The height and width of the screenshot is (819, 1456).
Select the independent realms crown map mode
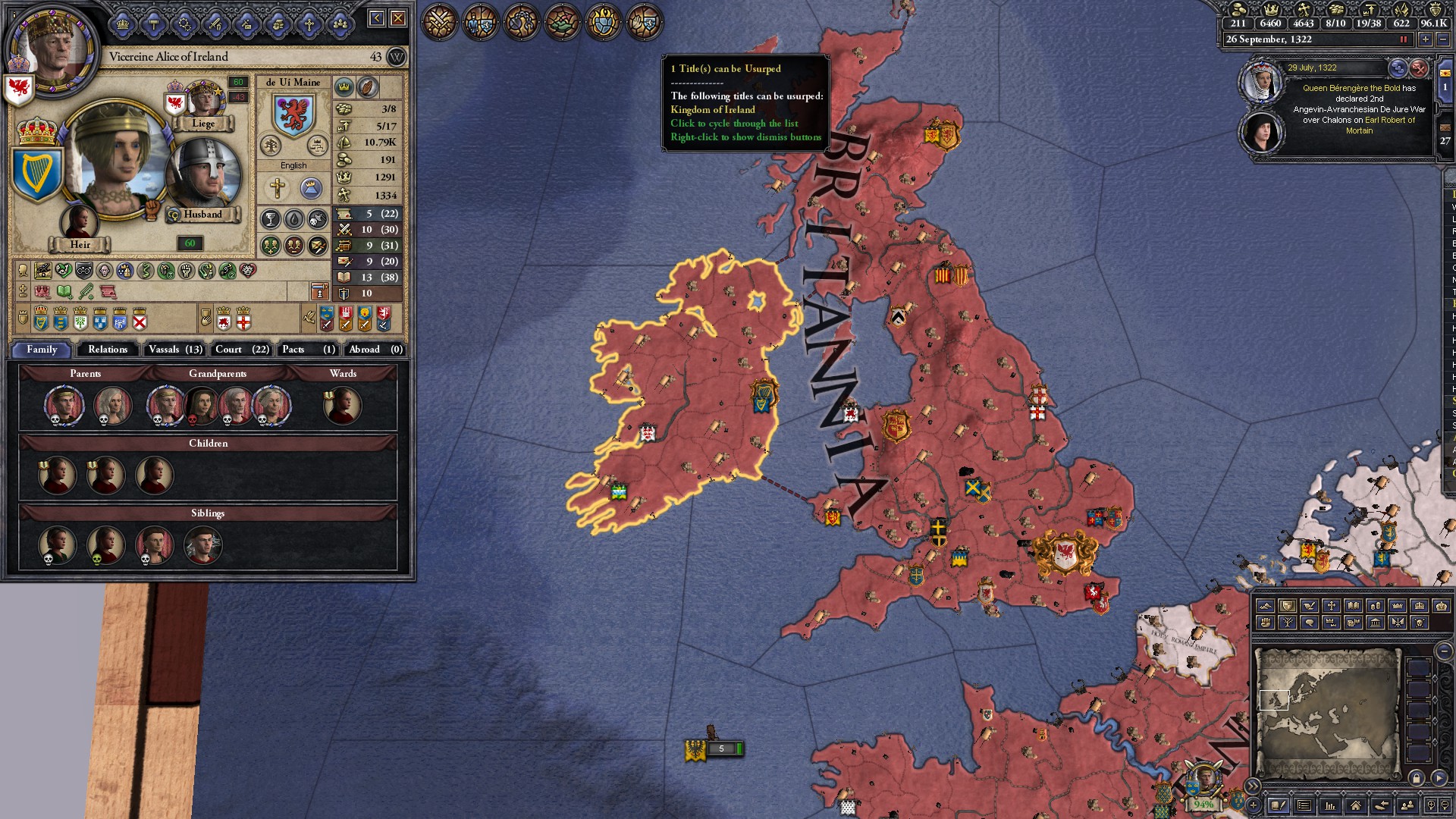coord(1397,605)
